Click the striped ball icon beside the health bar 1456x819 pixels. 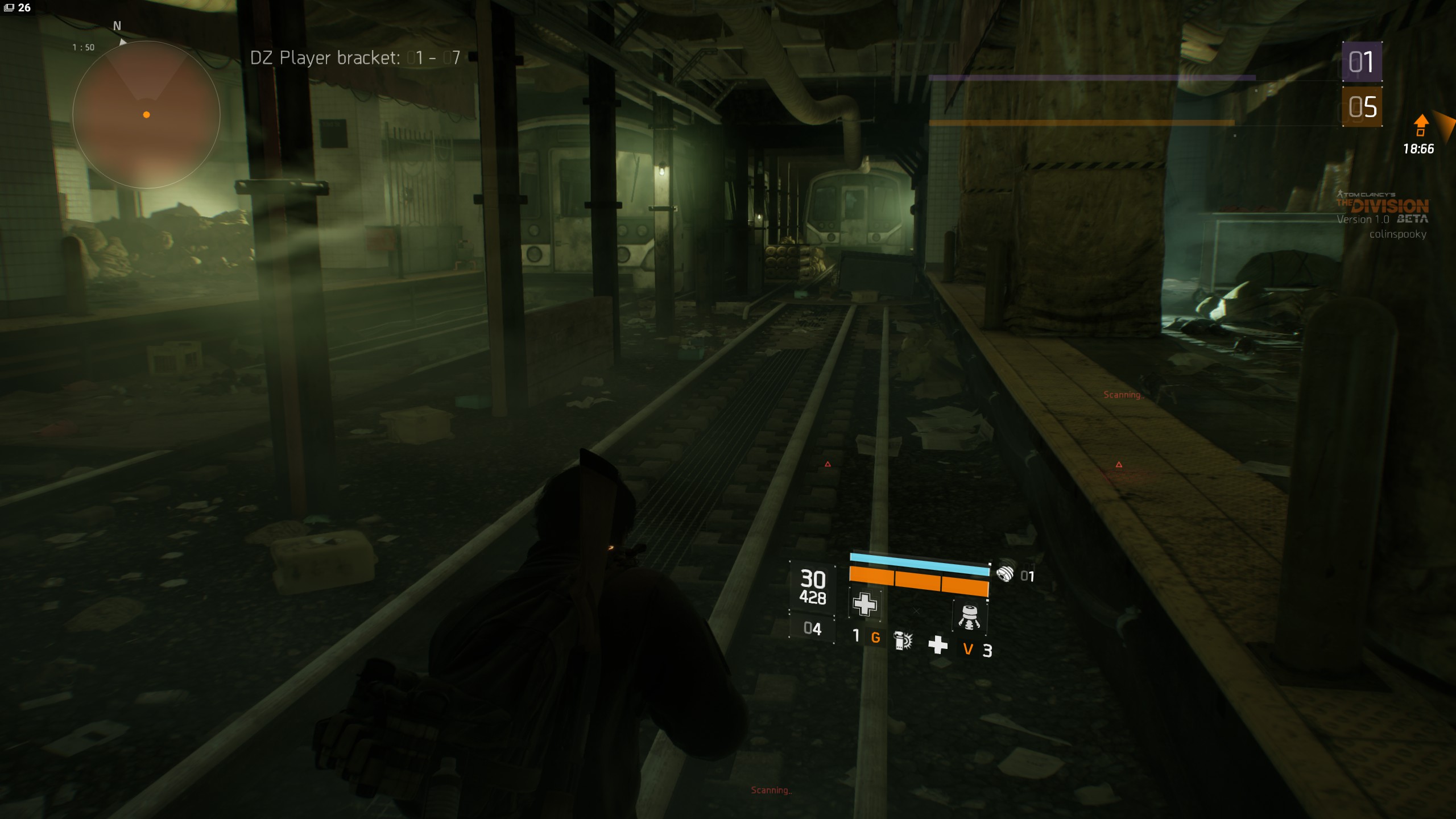pos(1005,572)
